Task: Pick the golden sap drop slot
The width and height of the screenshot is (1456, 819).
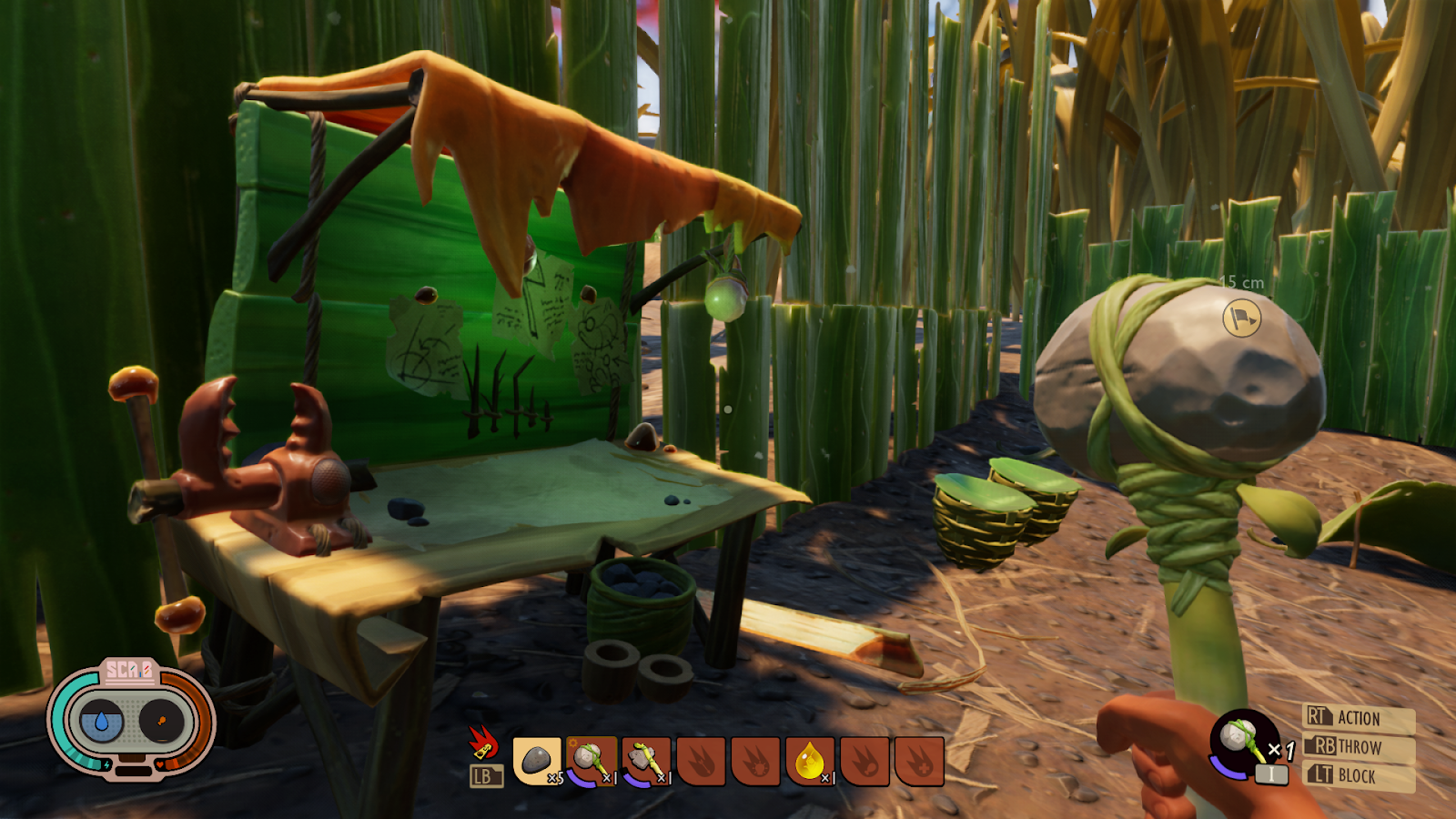Action: pyautogui.click(x=810, y=761)
